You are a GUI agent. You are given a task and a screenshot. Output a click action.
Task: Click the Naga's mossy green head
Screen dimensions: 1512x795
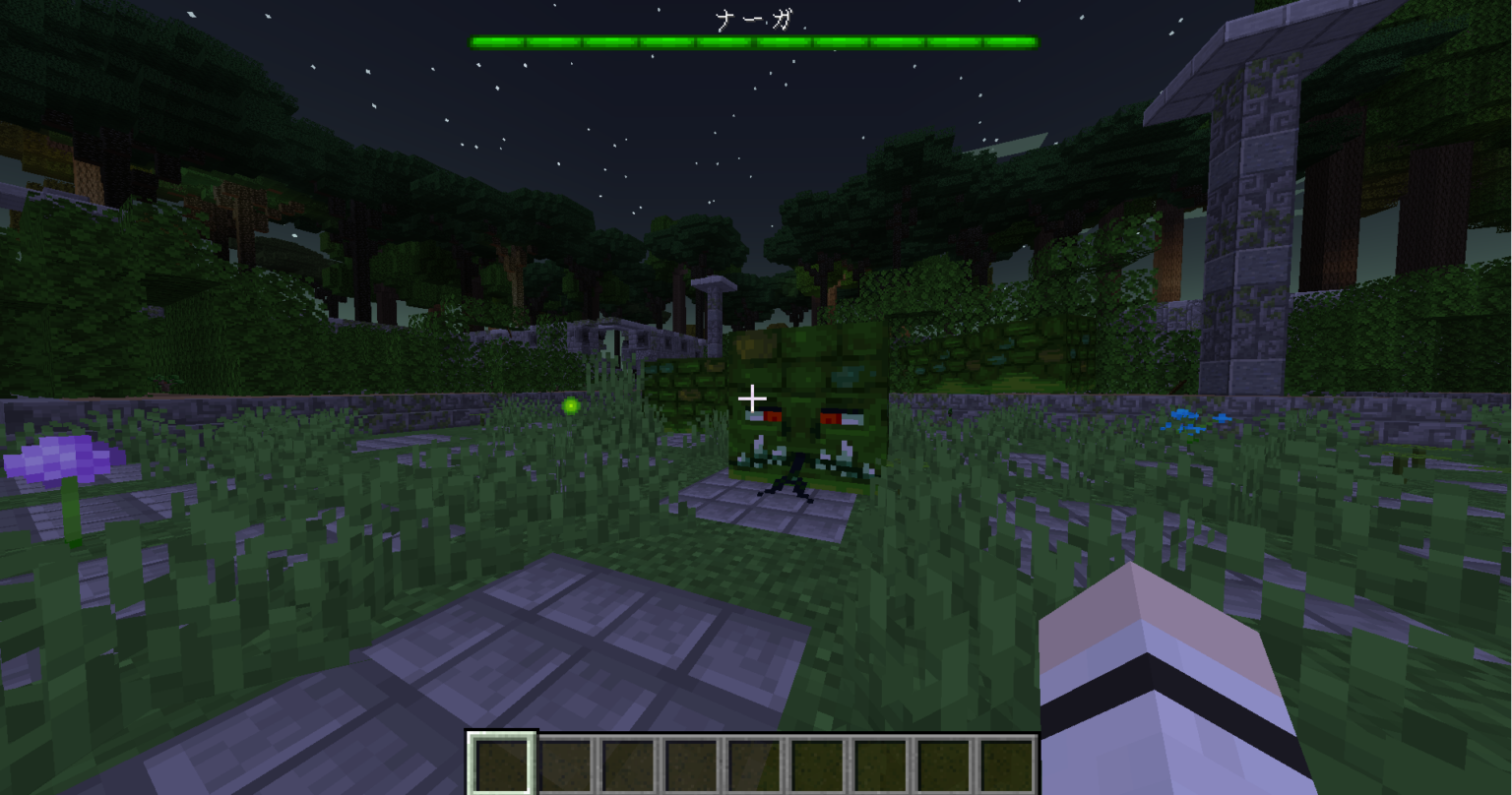point(807,364)
